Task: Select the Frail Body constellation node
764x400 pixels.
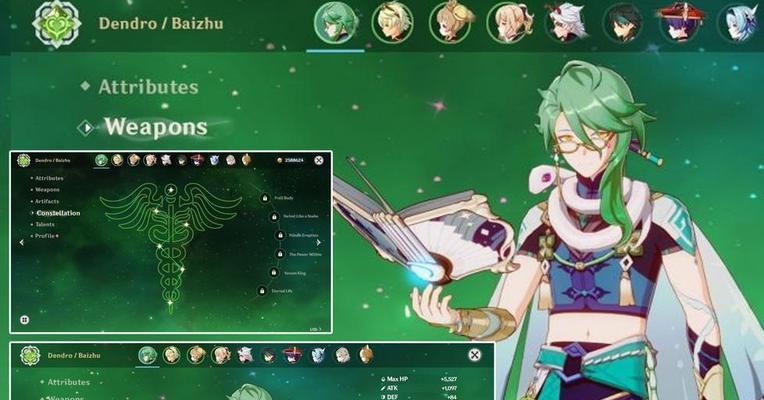Action: click(265, 198)
